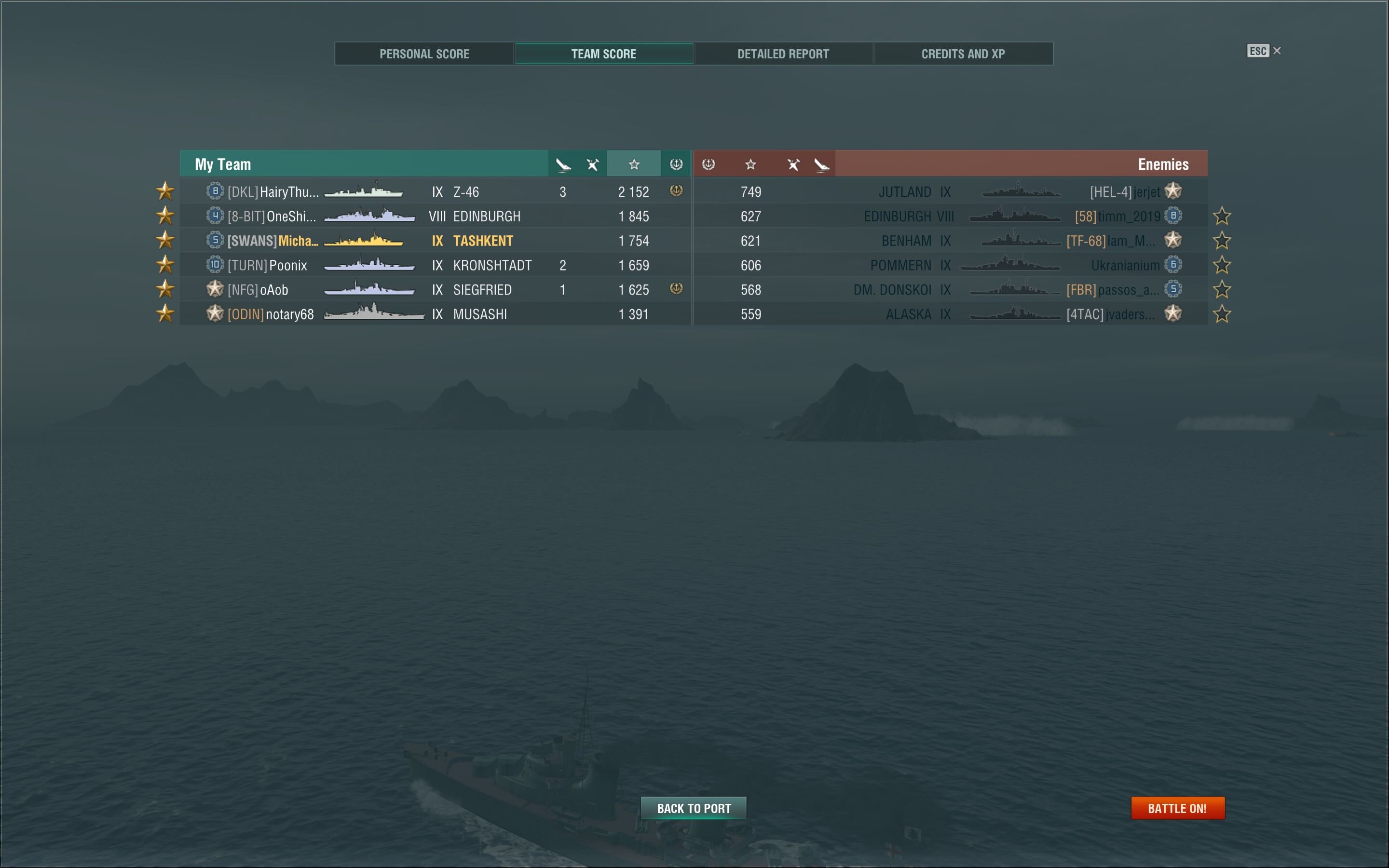The image size is (1389, 868).
Task: Click the star beside the enemy Alaska row
Action: click(x=1222, y=314)
